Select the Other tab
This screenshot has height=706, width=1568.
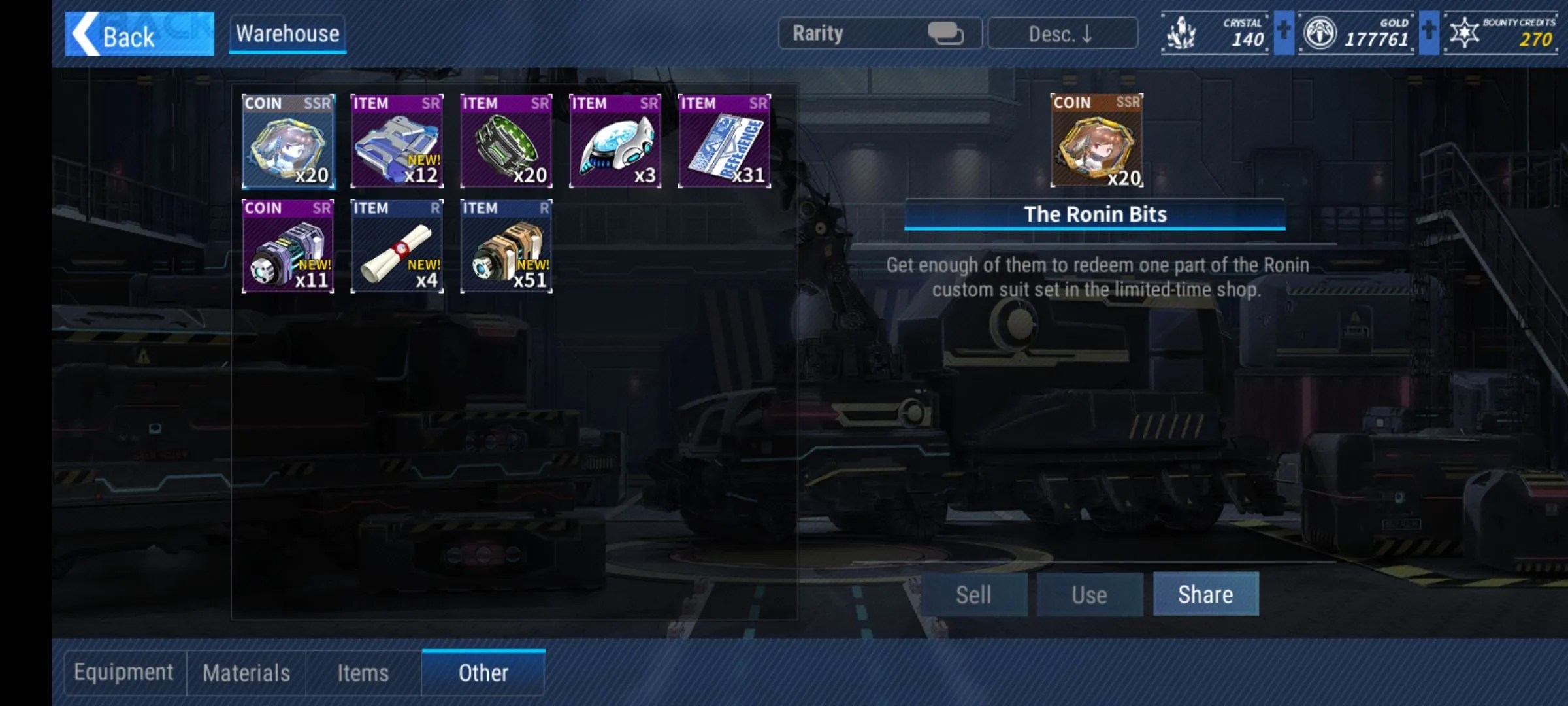[483, 673]
